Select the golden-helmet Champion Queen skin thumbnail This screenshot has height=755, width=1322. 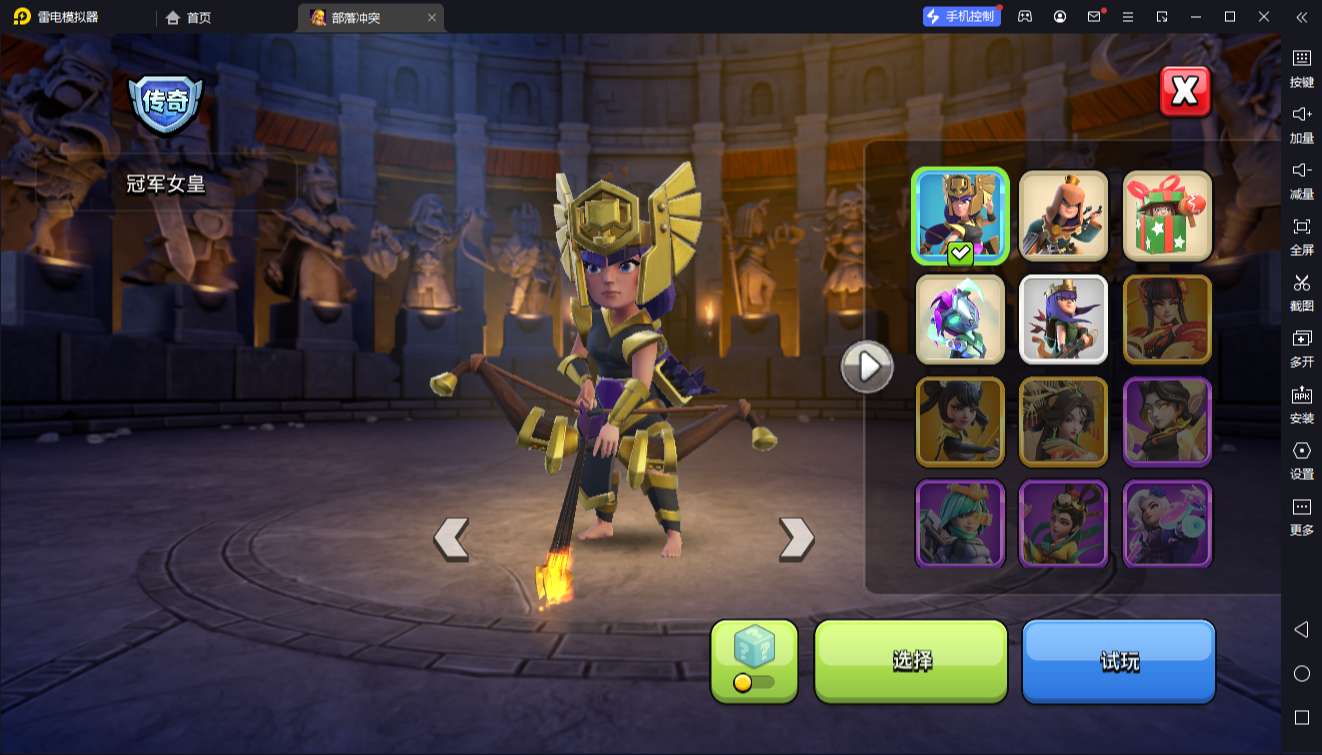tap(960, 215)
